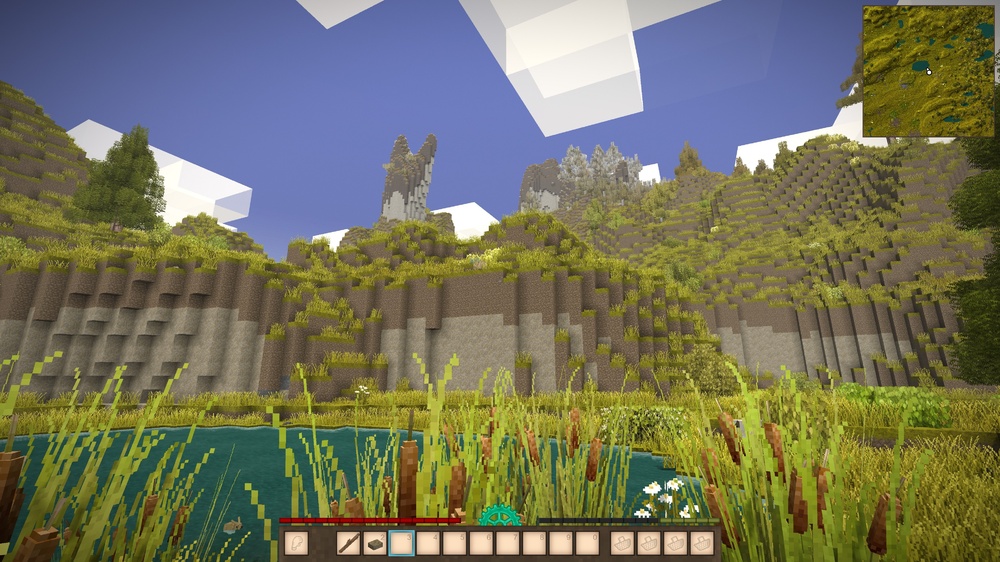Click the off-hand slot

(x=295, y=543)
